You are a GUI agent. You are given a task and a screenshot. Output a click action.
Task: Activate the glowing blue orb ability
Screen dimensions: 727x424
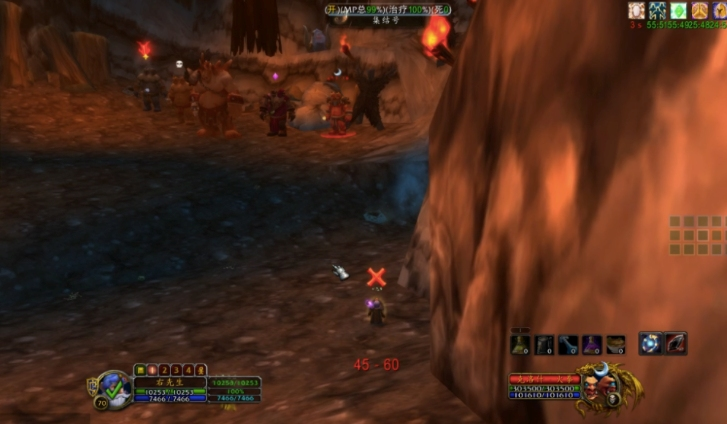click(651, 344)
